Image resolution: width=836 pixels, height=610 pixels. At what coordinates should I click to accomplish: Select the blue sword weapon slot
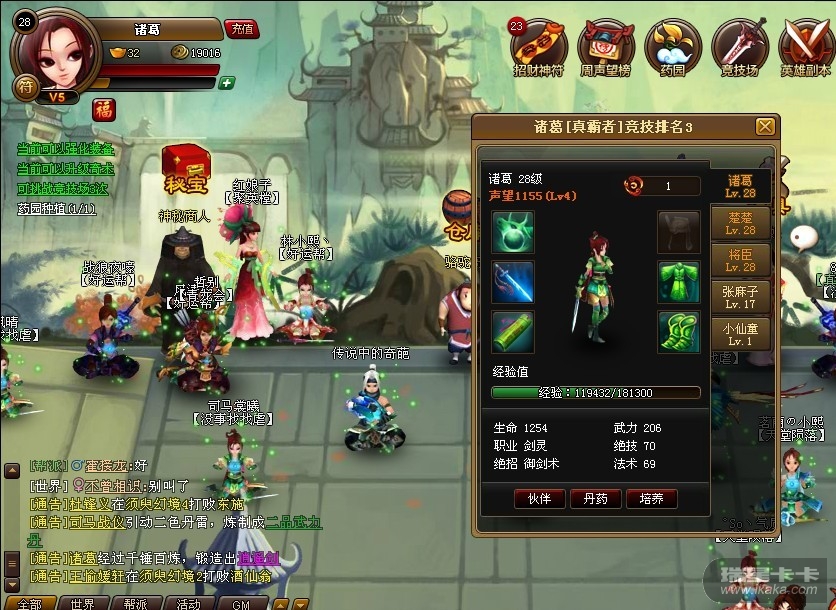[x=513, y=282]
